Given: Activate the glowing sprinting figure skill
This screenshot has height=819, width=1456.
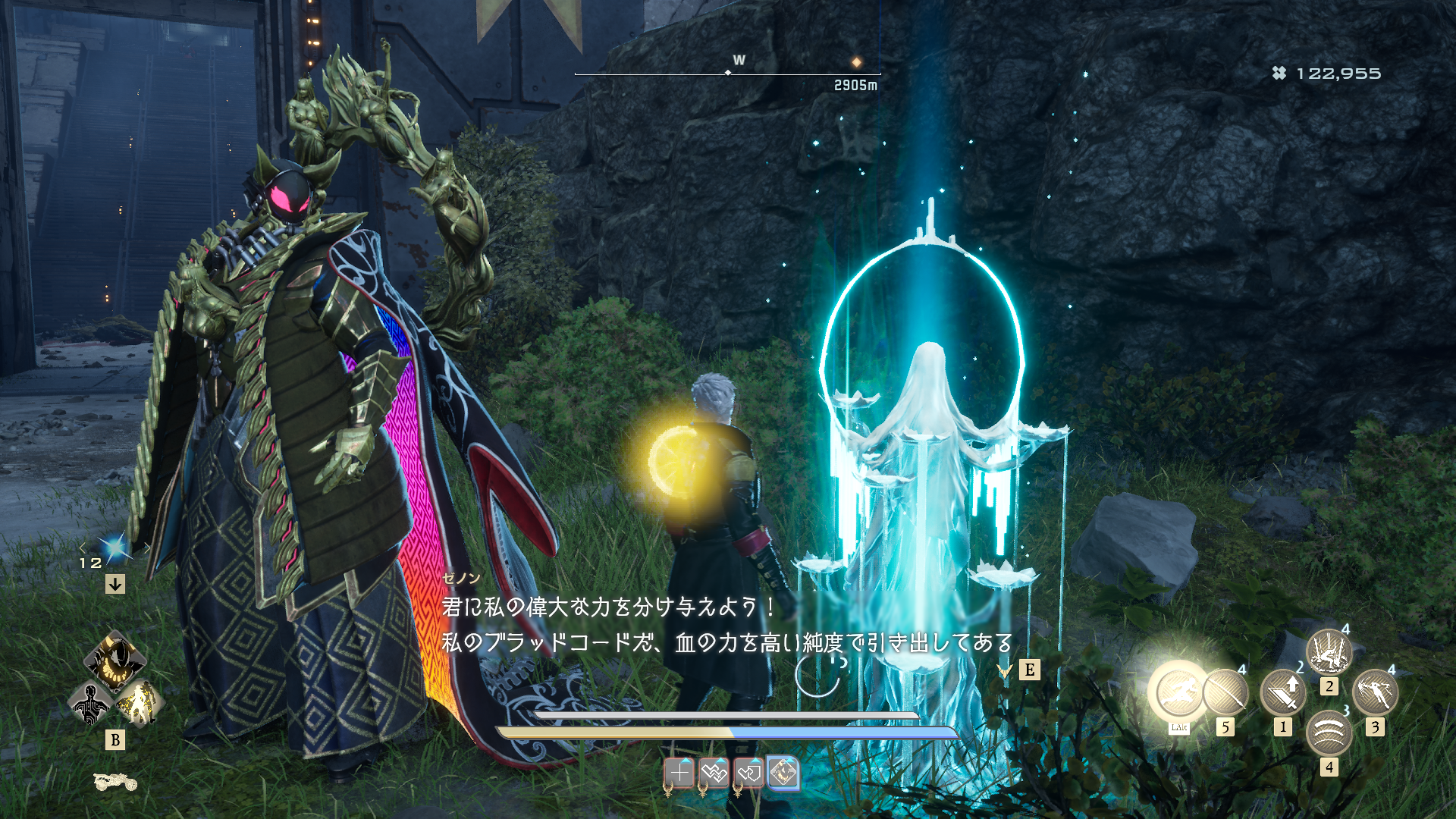Looking at the screenshot, I should tap(1178, 692).
